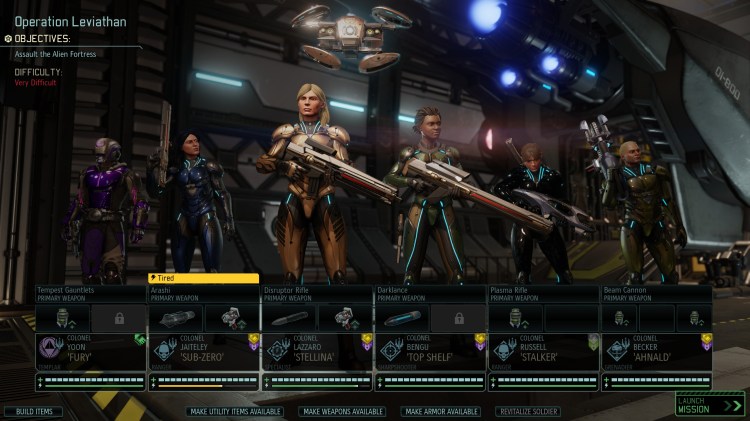
Task: Open Colonel Russell 'Stalker' soldier card
Action: pyautogui.click(x=542, y=352)
